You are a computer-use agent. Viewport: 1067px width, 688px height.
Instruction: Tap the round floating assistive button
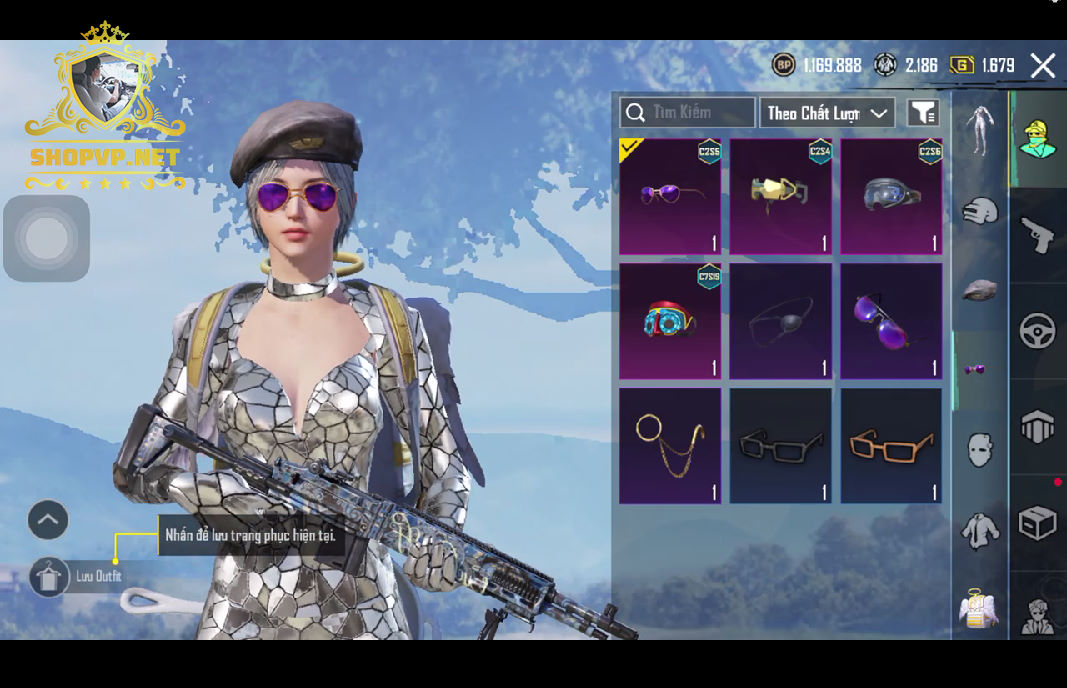coord(46,239)
